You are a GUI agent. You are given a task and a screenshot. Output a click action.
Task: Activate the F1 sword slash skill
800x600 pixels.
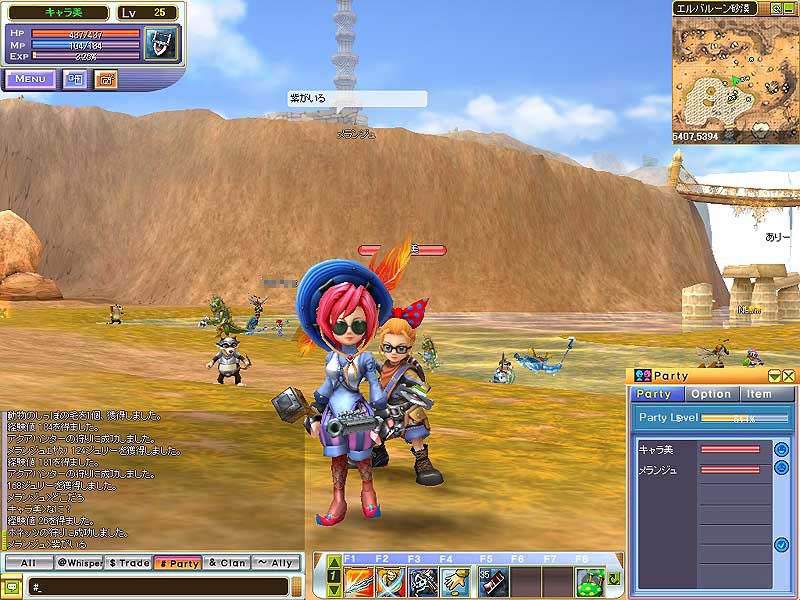pos(359,580)
